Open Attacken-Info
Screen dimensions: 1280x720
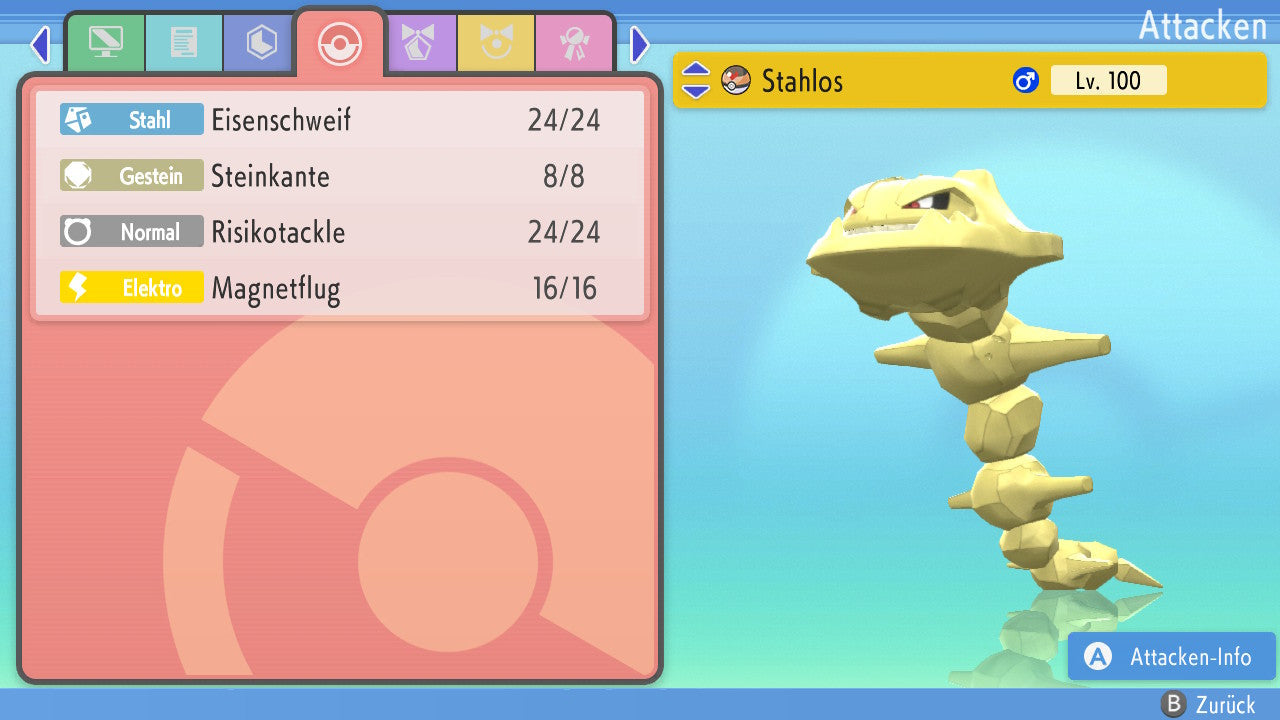tap(1171, 657)
